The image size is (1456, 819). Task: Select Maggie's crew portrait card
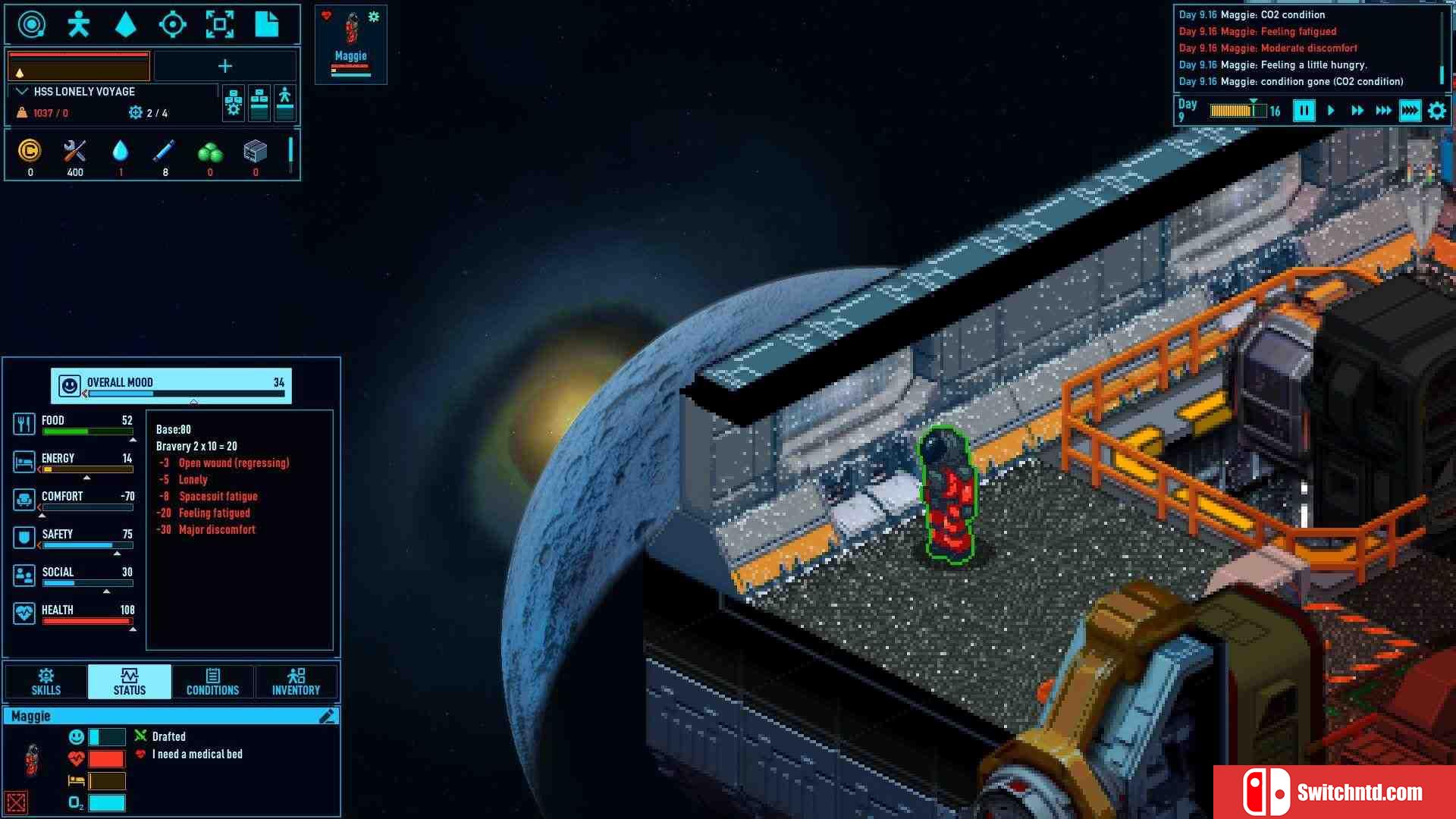click(350, 45)
